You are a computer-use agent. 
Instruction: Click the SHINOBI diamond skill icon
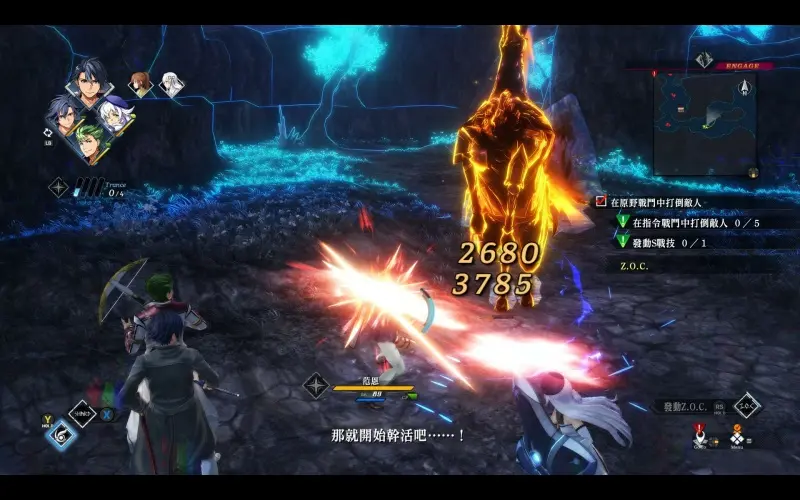(81, 412)
